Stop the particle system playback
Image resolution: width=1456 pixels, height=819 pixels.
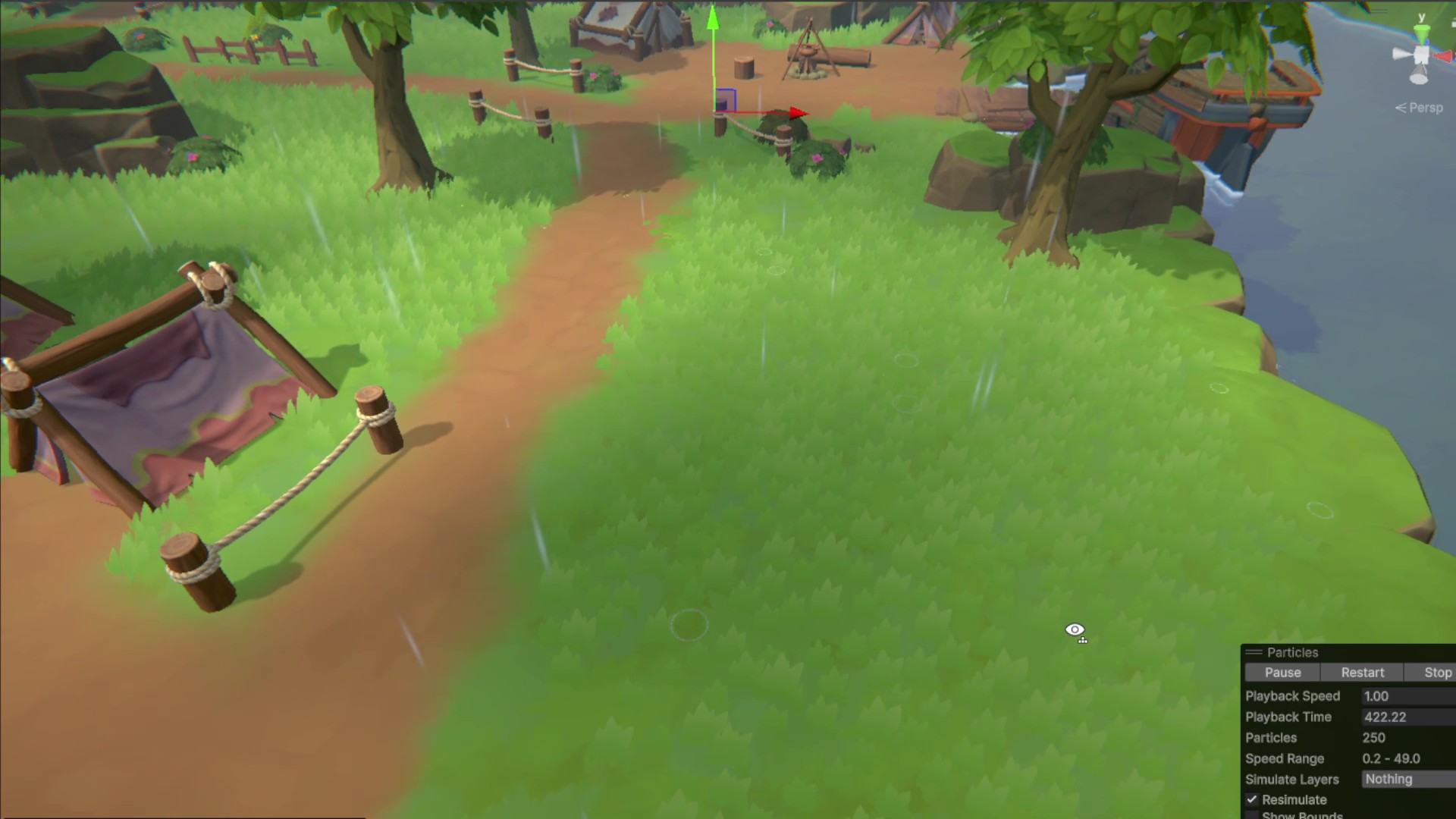click(1437, 673)
